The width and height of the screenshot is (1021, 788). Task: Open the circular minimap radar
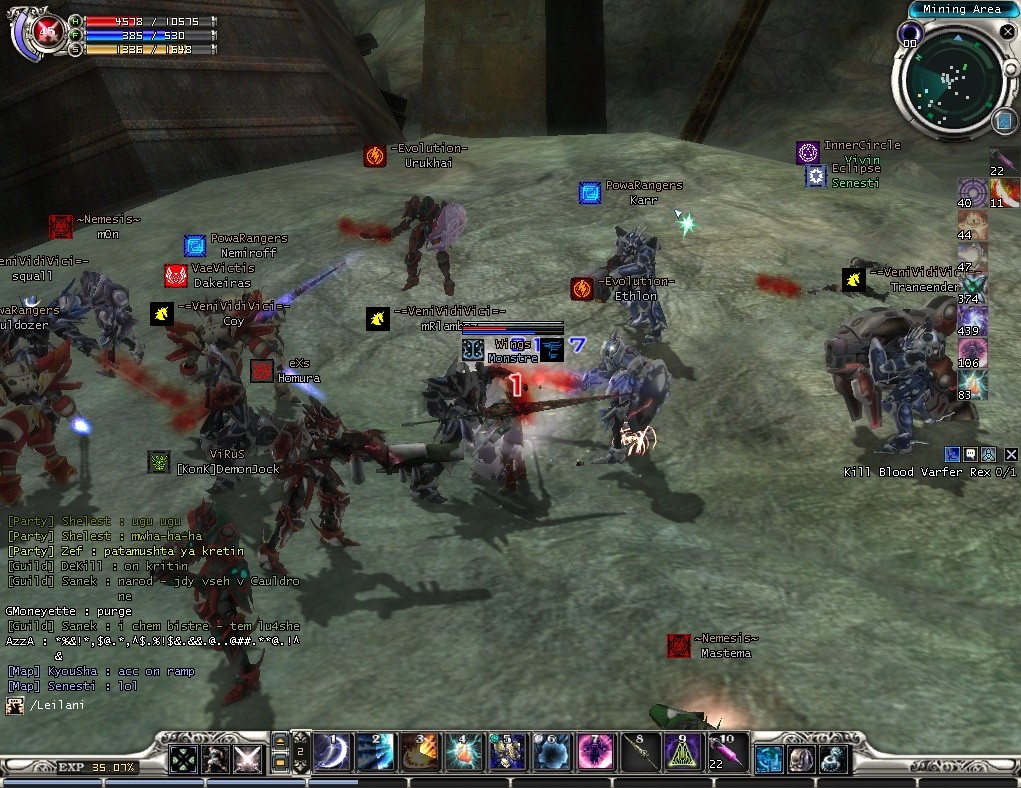click(x=946, y=80)
